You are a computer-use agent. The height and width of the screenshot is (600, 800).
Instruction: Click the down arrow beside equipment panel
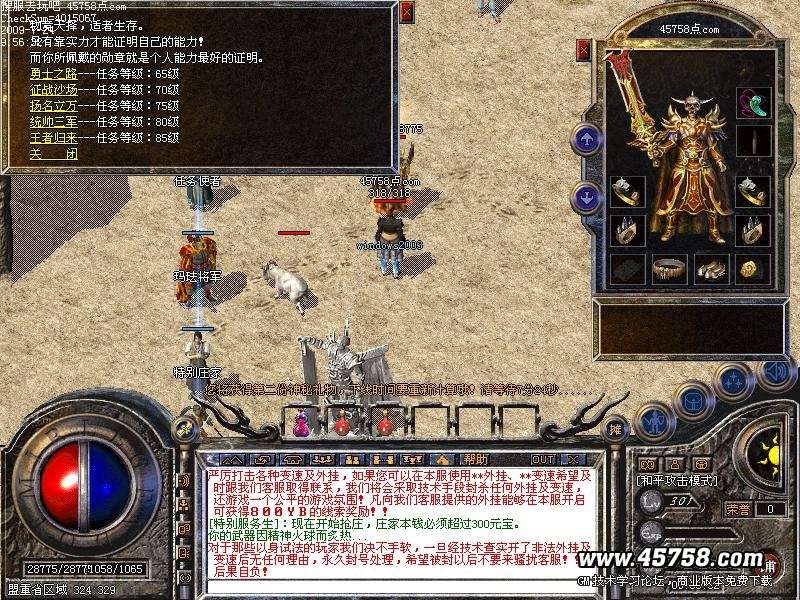(x=586, y=196)
